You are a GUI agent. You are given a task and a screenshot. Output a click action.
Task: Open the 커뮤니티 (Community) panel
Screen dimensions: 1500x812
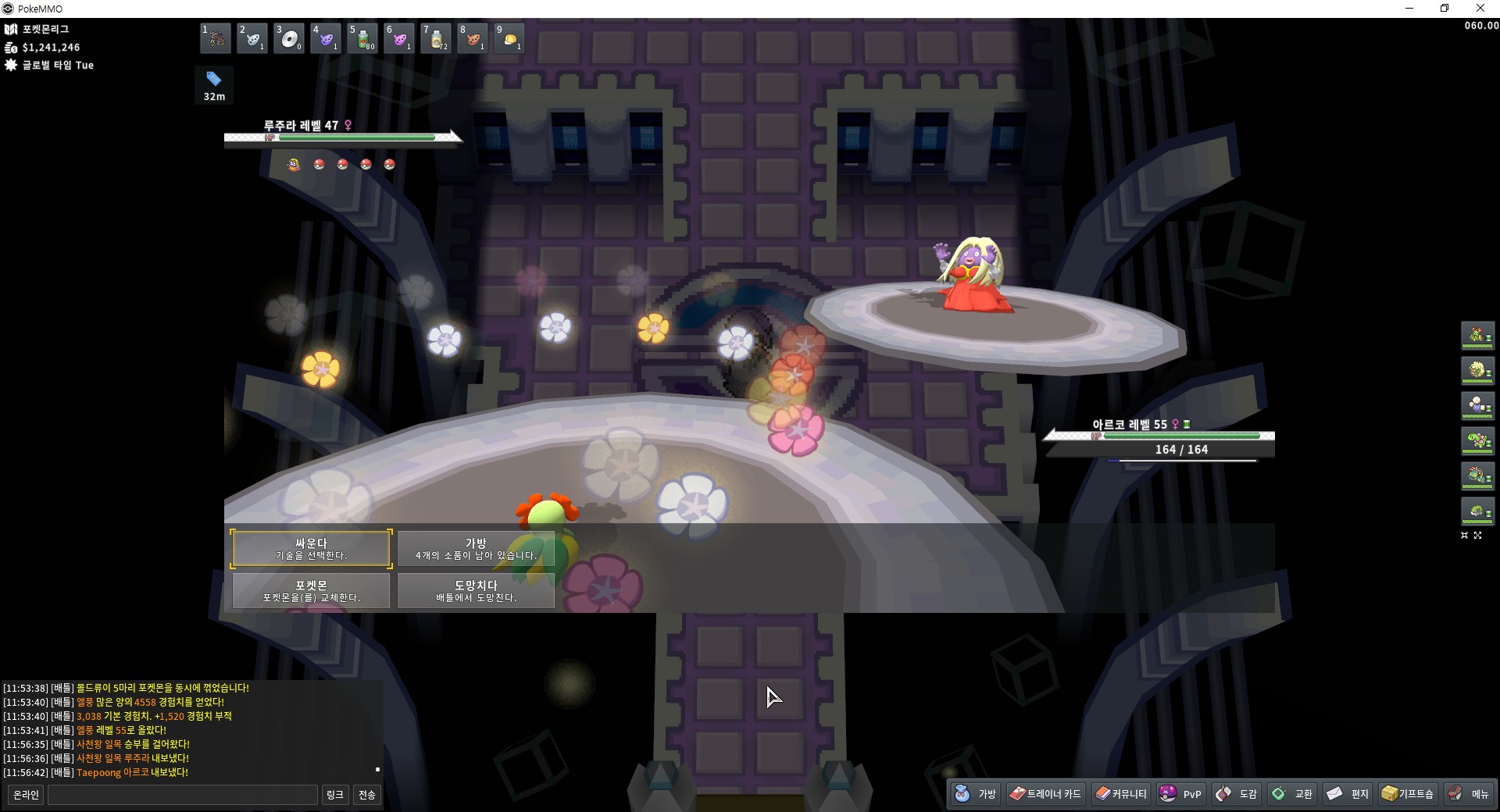click(1121, 794)
